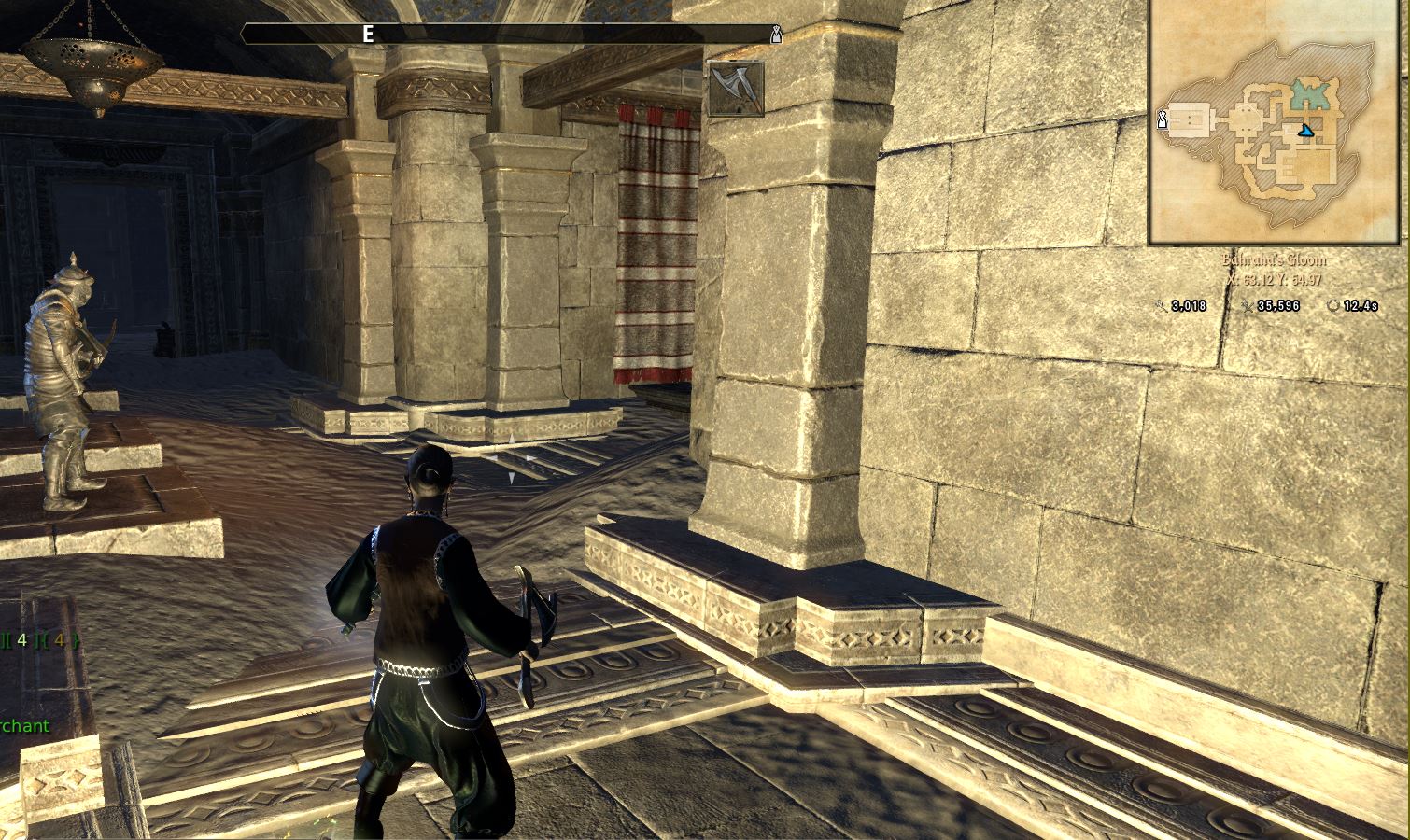Image resolution: width=1410 pixels, height=840 pixels.
Task: Click the blue player arrow on the minimap
Action: pos(1304,132)
